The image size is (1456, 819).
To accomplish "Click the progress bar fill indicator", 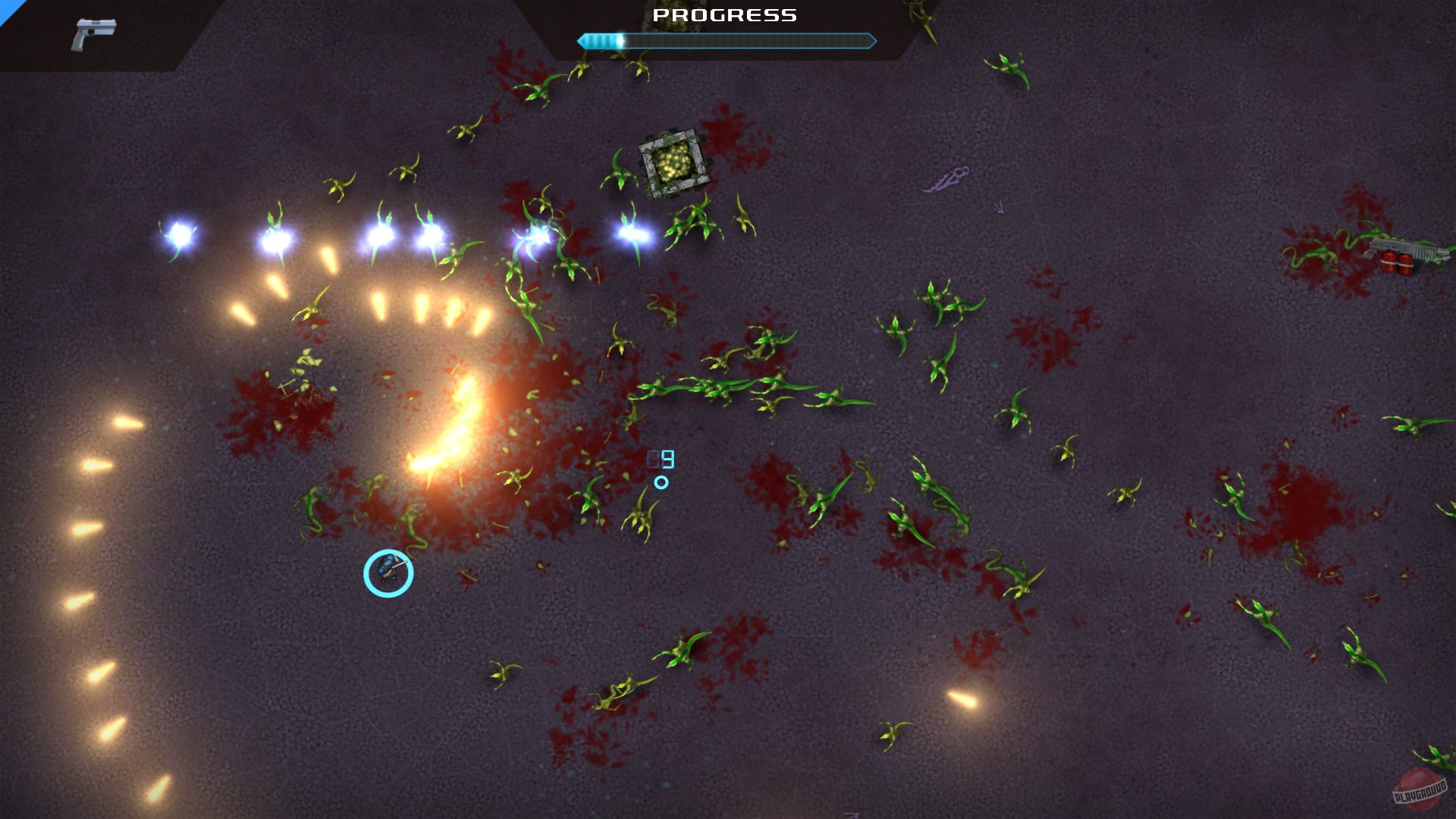I will pyautogui.click(x=603, y=41).
